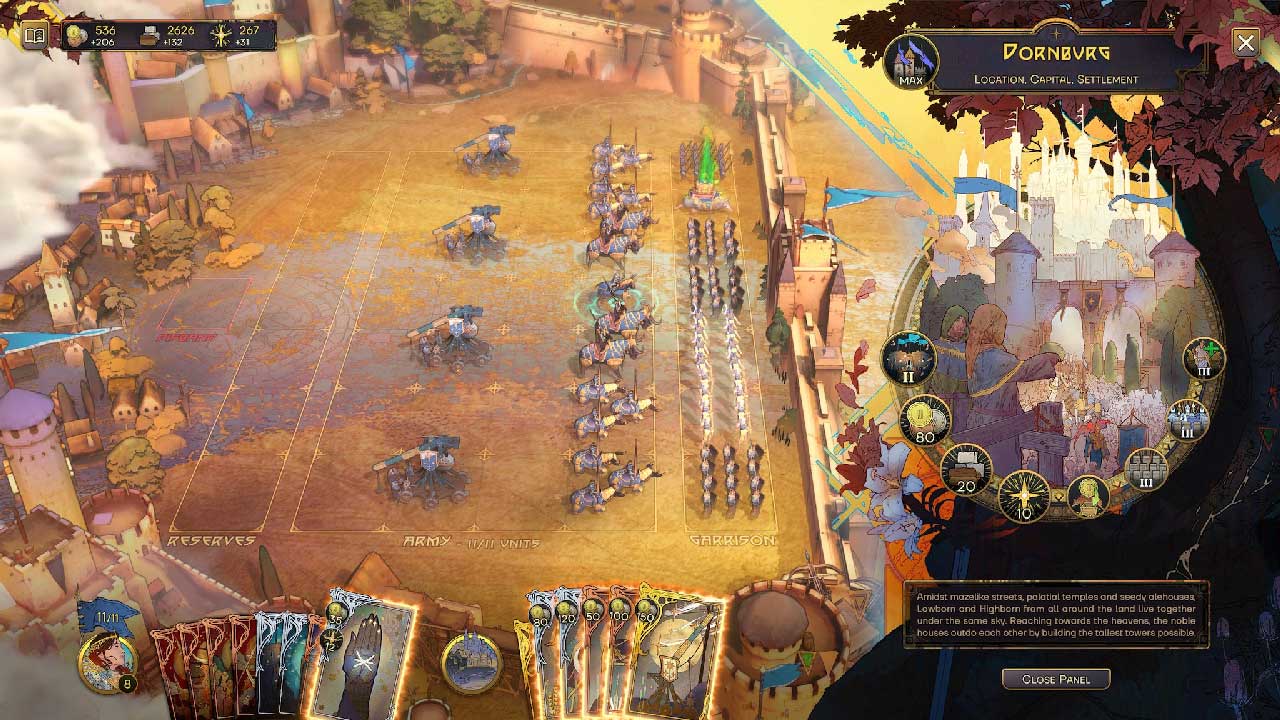Select the green-haired figure icon
Image resolution: width=1280 pixels, height=720 pixels.
click(x=1088, y=496)
